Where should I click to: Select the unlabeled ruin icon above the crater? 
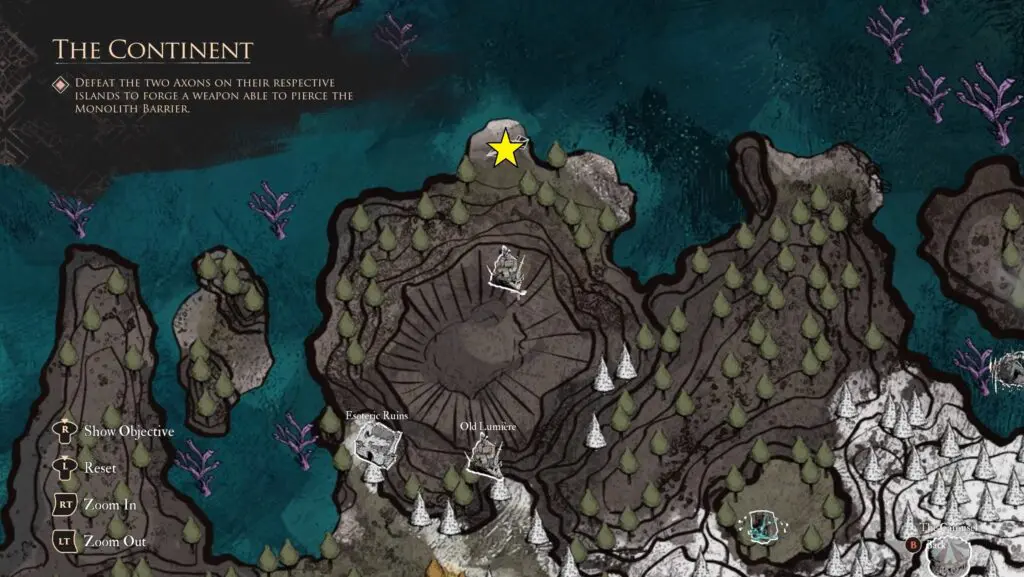tap(510, 270)
